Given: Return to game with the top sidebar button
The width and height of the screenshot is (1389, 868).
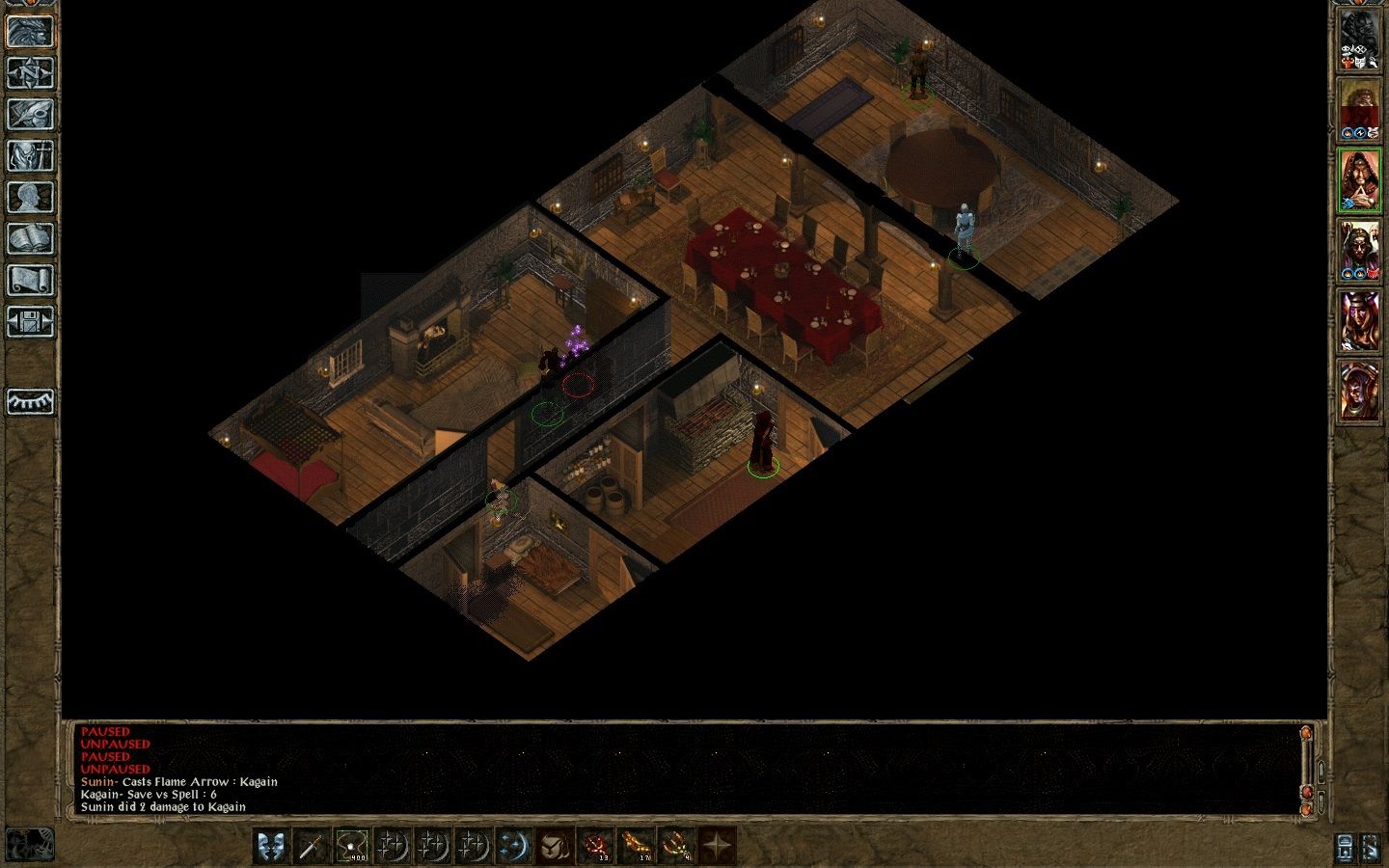Looking at the screenshot, I should pos(30,32).
